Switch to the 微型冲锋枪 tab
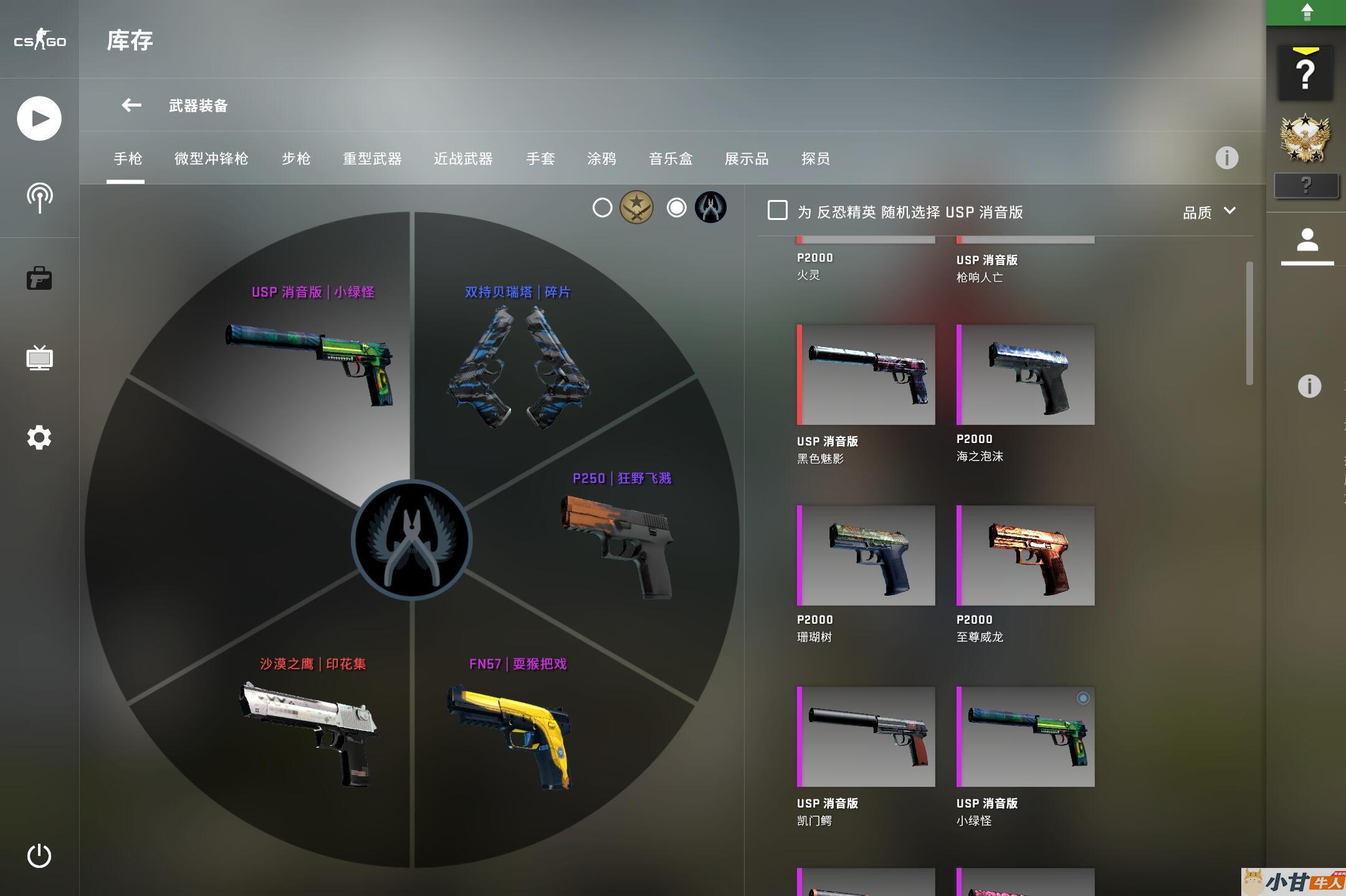Image resolution: width=1346 pixels, height=896 pixels. (211, 159)
